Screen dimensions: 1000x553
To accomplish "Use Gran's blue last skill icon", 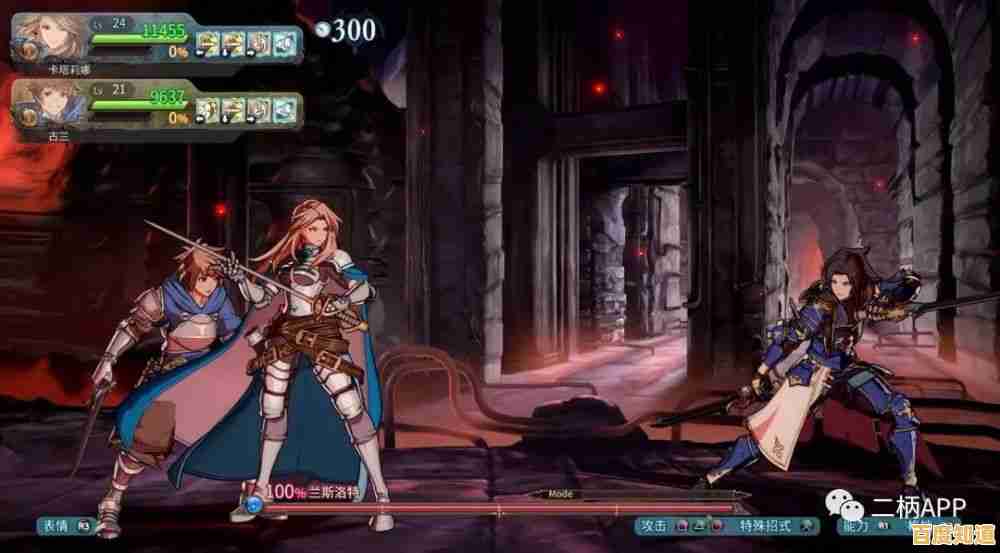I will pyautogui.click(x=286, y=107).
